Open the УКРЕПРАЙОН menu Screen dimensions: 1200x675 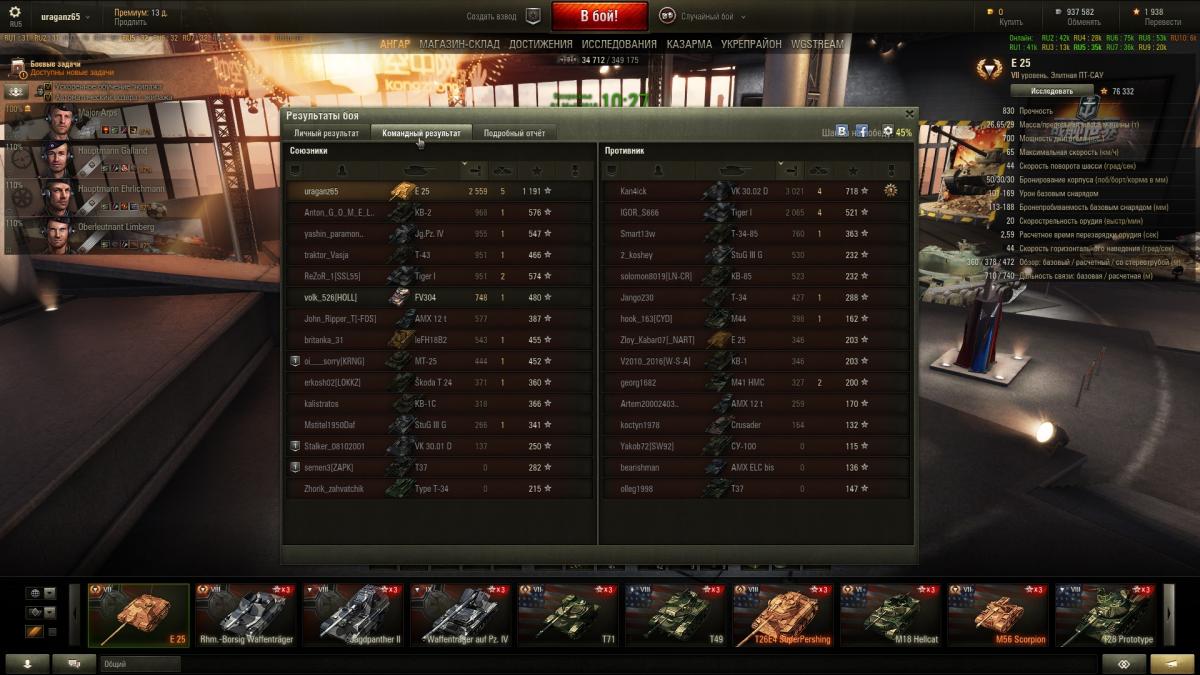751,44
